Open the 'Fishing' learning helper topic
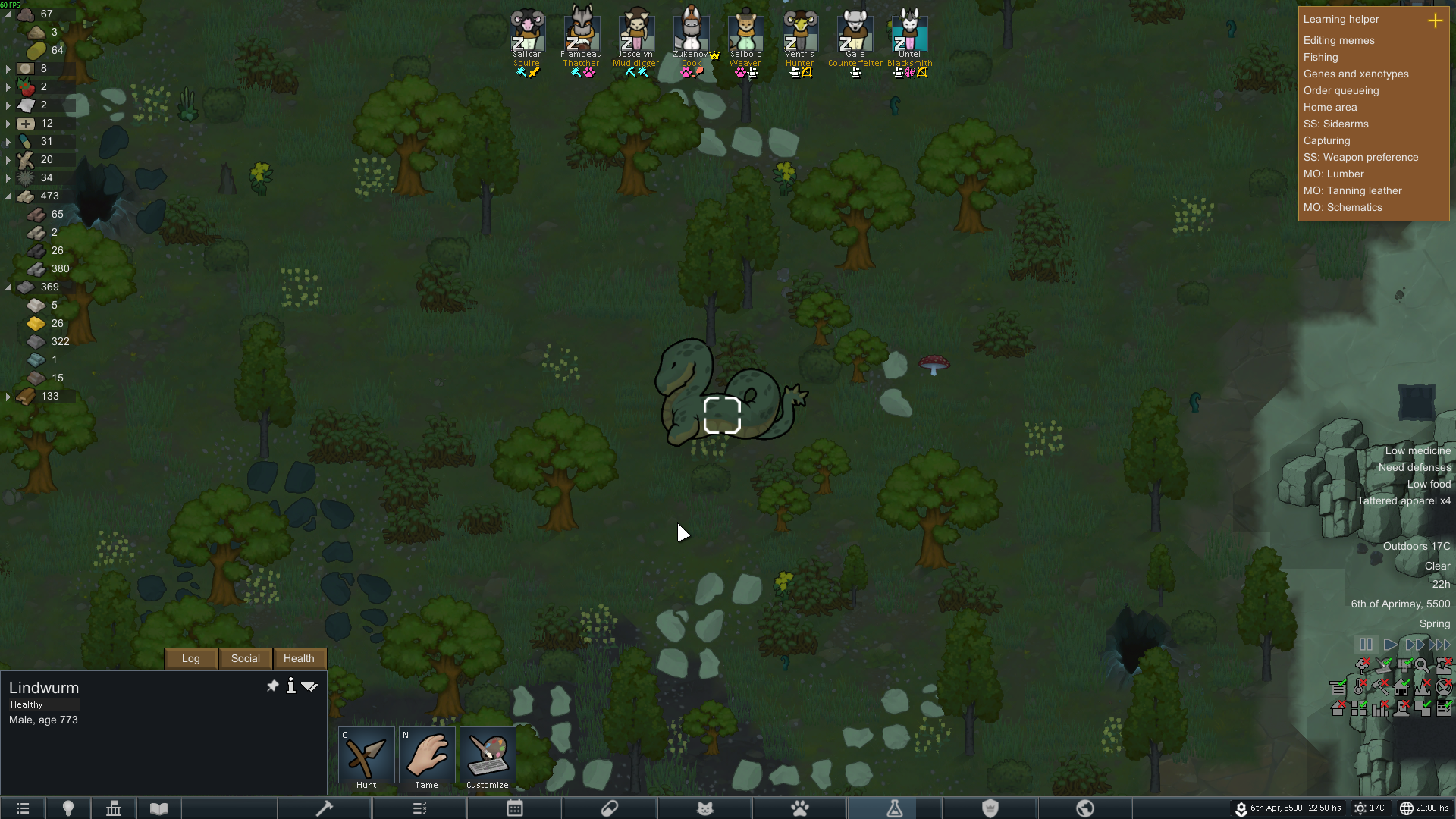1456x819 pixels. pos(1320,57)
